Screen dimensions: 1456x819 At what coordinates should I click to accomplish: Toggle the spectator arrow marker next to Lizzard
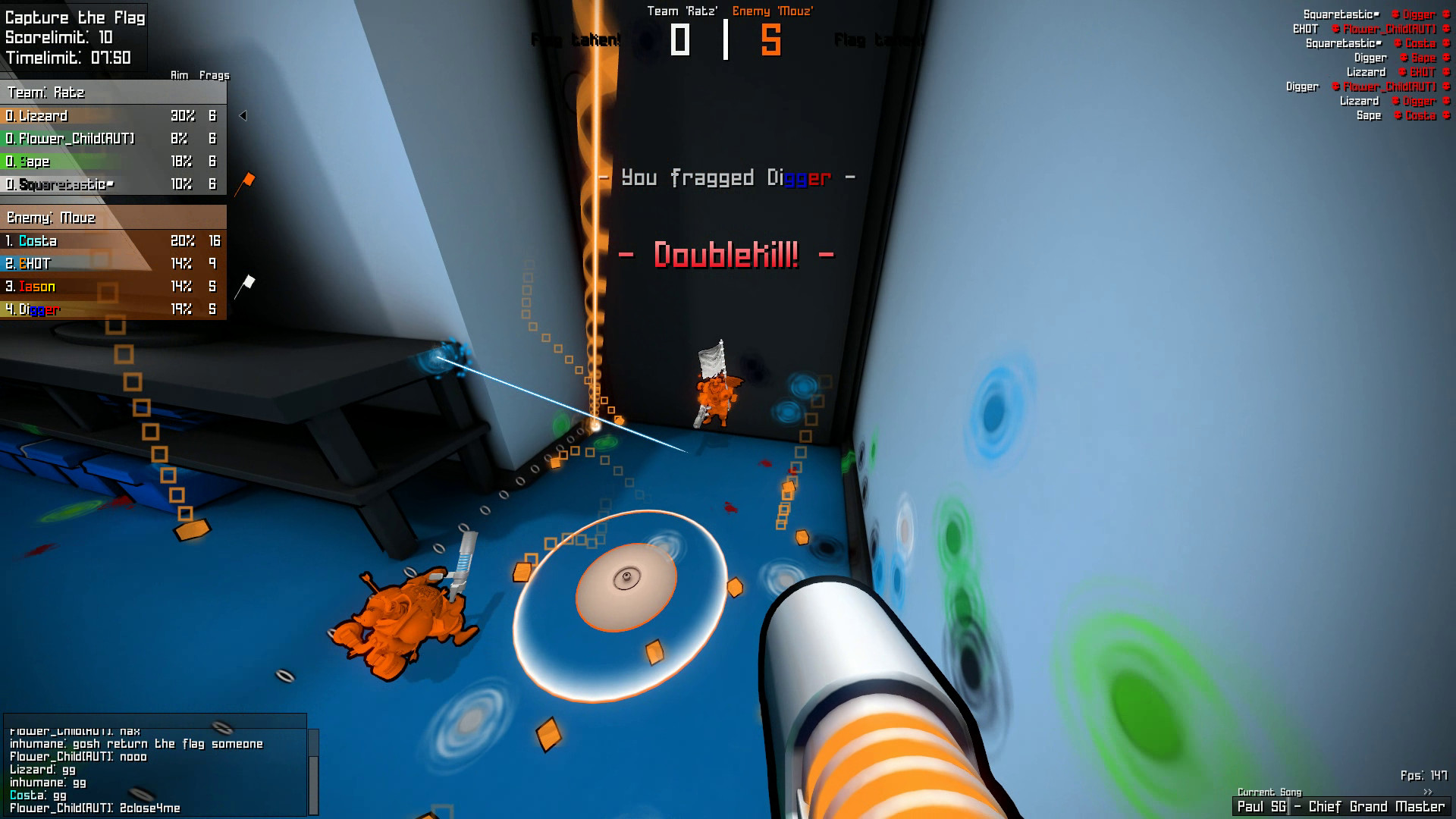[243, 116]
